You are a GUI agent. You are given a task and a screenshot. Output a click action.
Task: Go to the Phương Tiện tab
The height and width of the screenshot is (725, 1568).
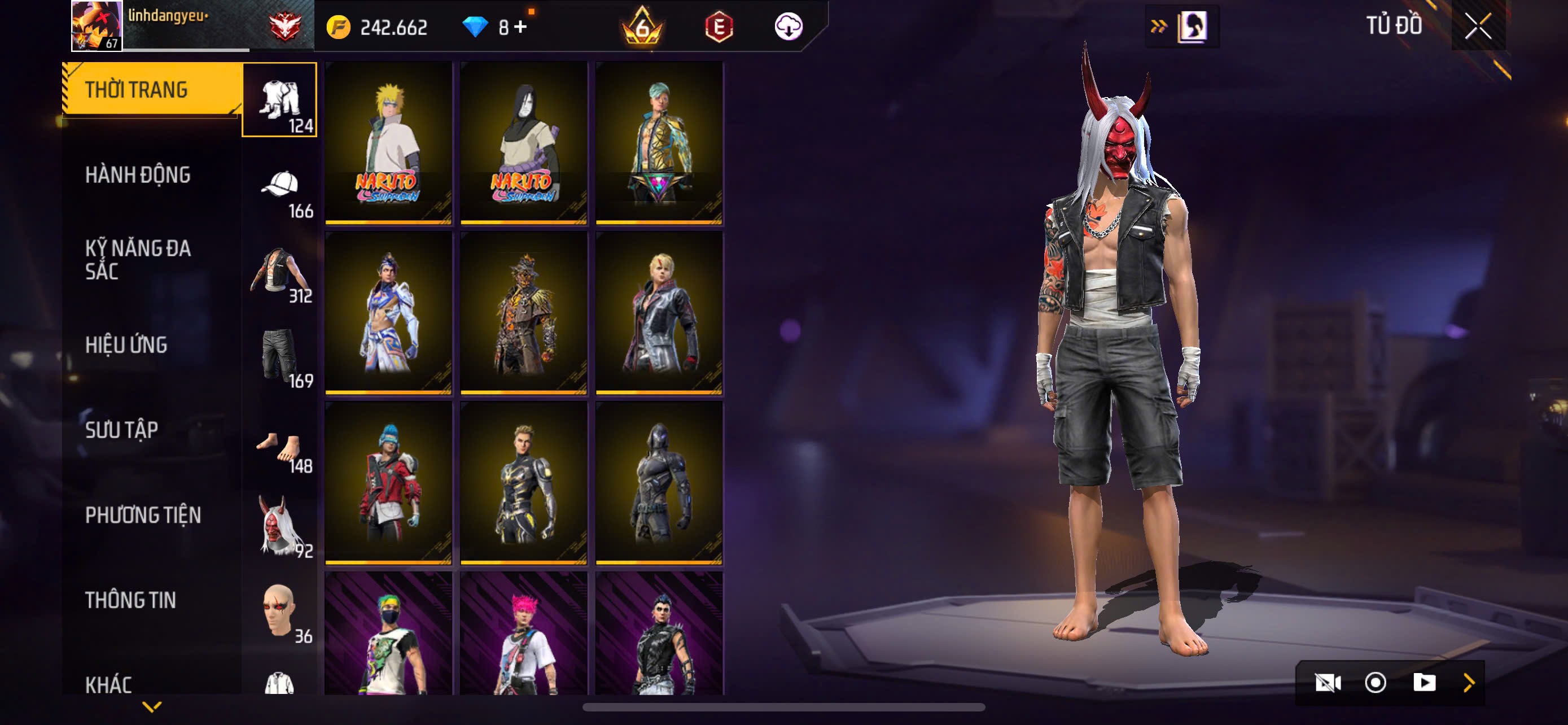click(x=142, y=516)
